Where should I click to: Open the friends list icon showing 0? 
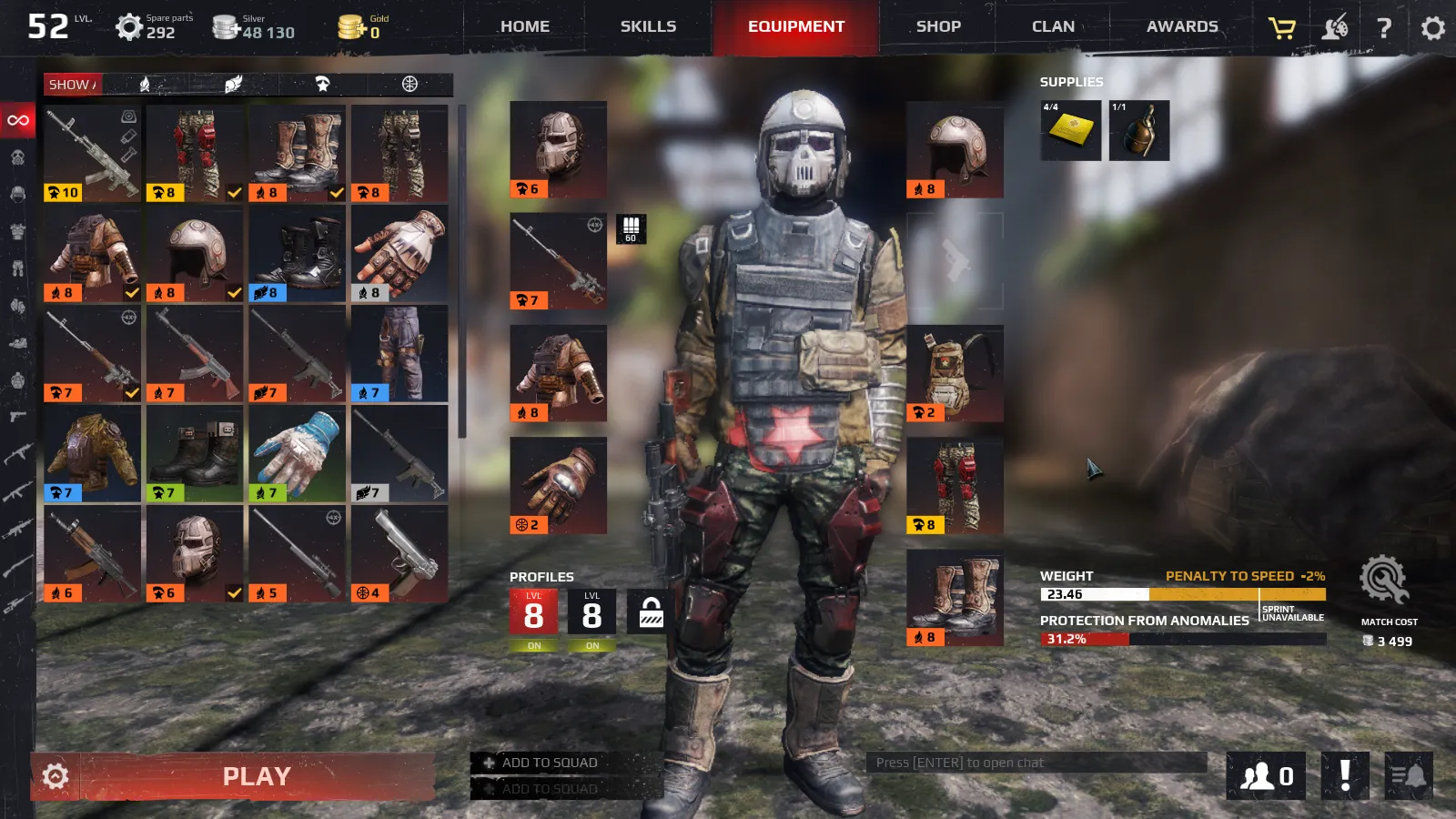click(x=1265, y=775)
